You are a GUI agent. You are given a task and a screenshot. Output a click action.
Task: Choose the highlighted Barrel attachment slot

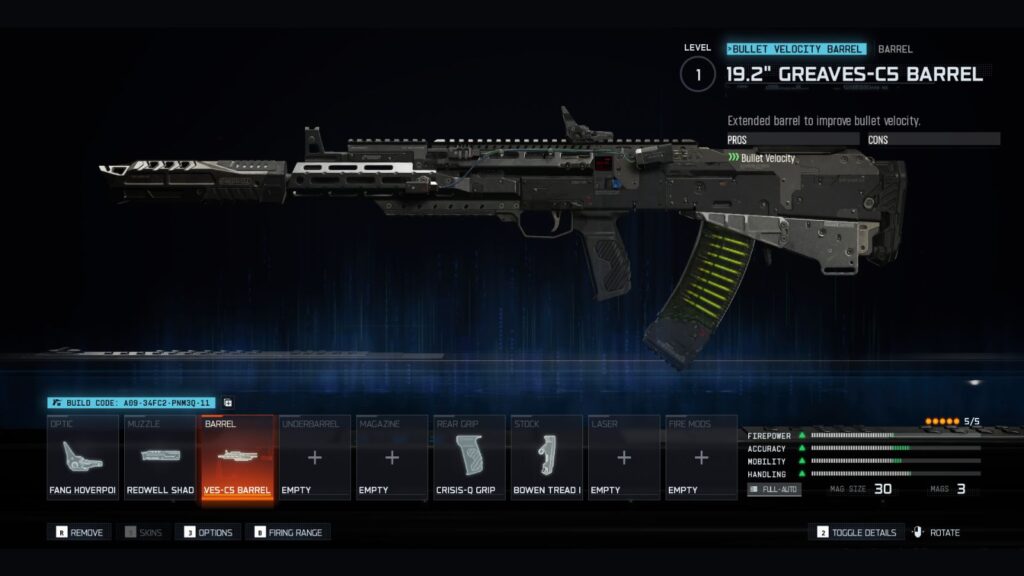coord(238,457)
